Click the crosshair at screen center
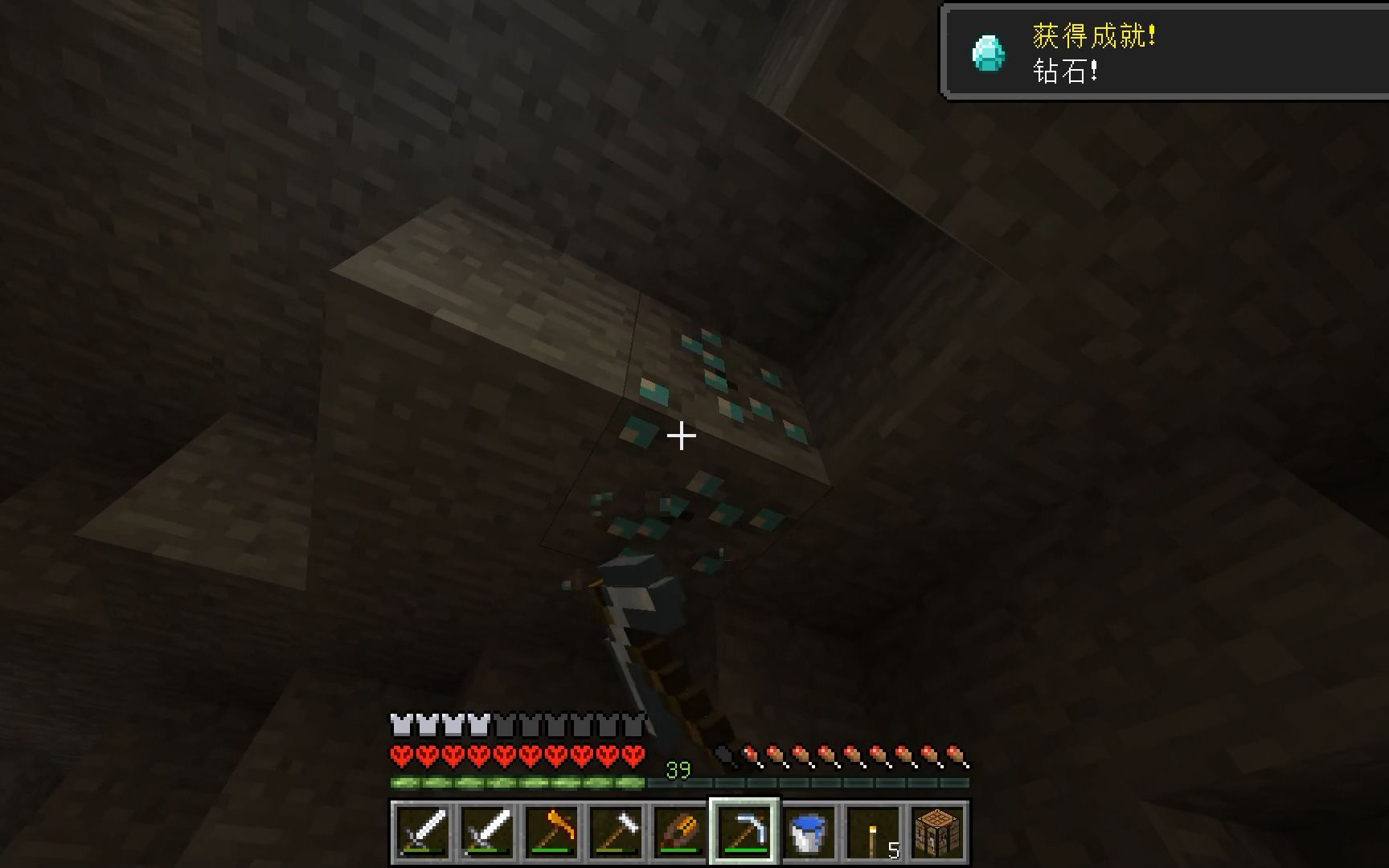Image resolution: width=1389 pixels, height=868 pixels. (682, 434)
